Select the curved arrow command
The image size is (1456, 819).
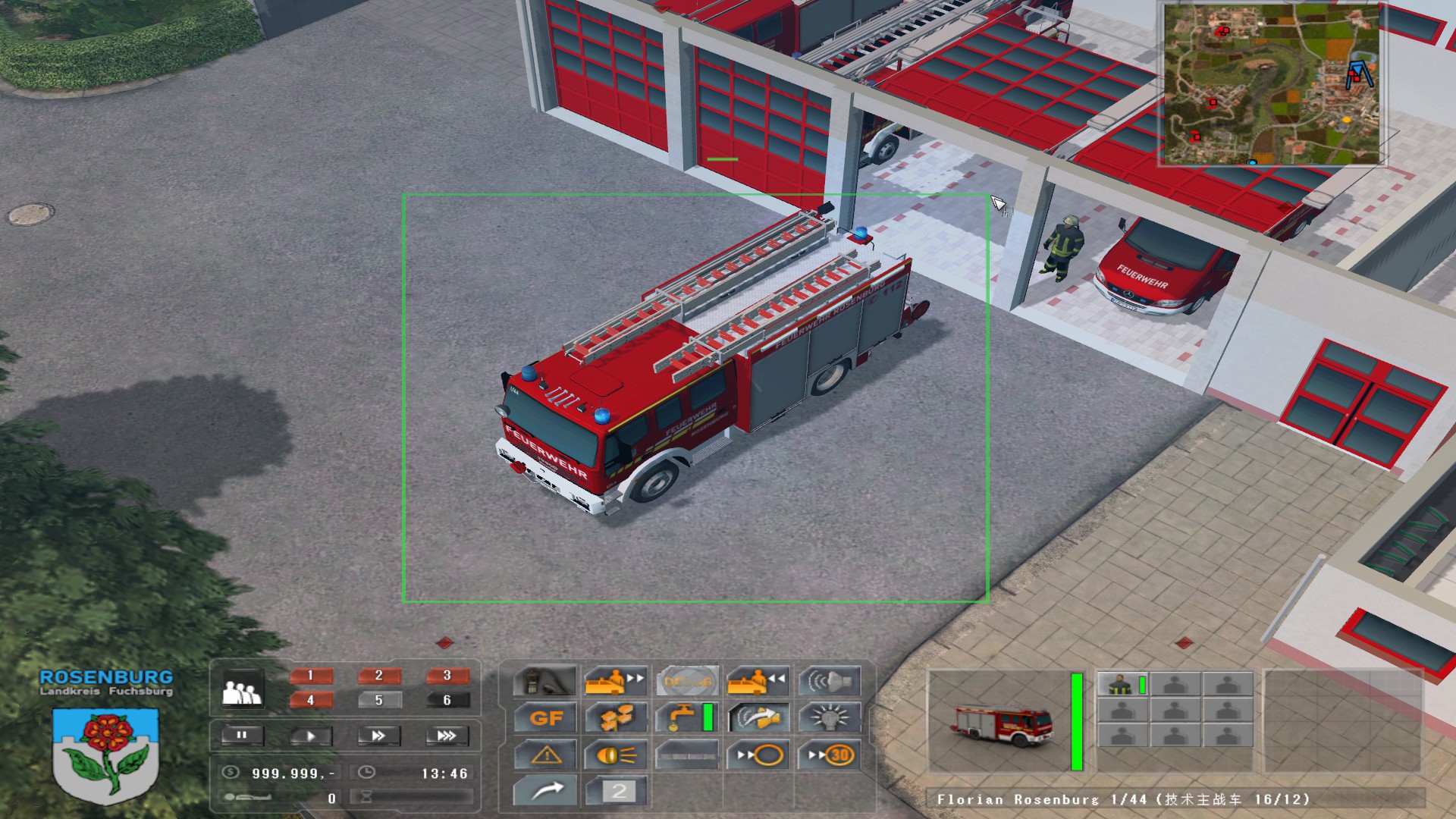[x=545, y=791]
